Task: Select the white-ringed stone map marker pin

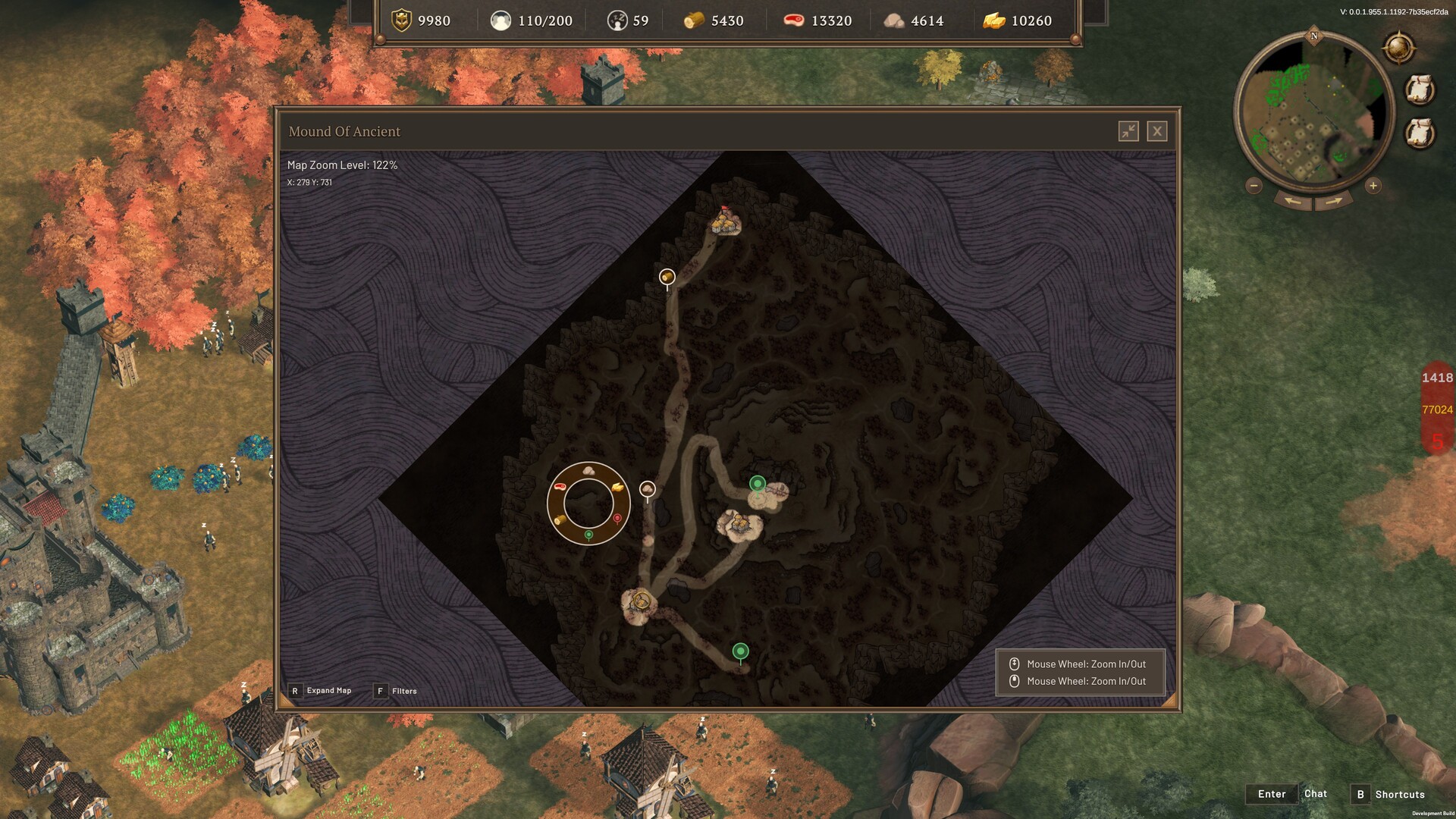Action: (647, 490)
